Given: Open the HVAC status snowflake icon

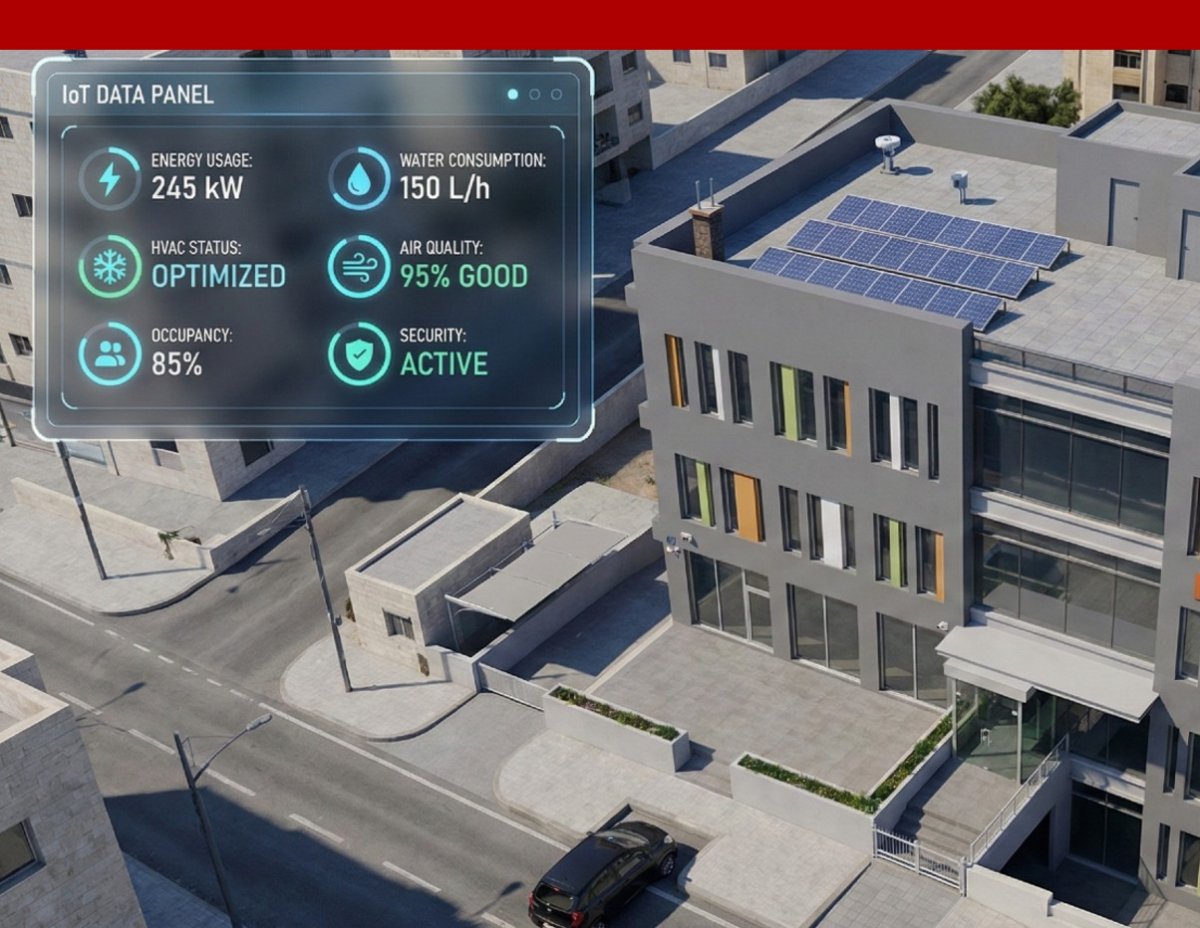Looking at the screenshot, I should (110, 267).
